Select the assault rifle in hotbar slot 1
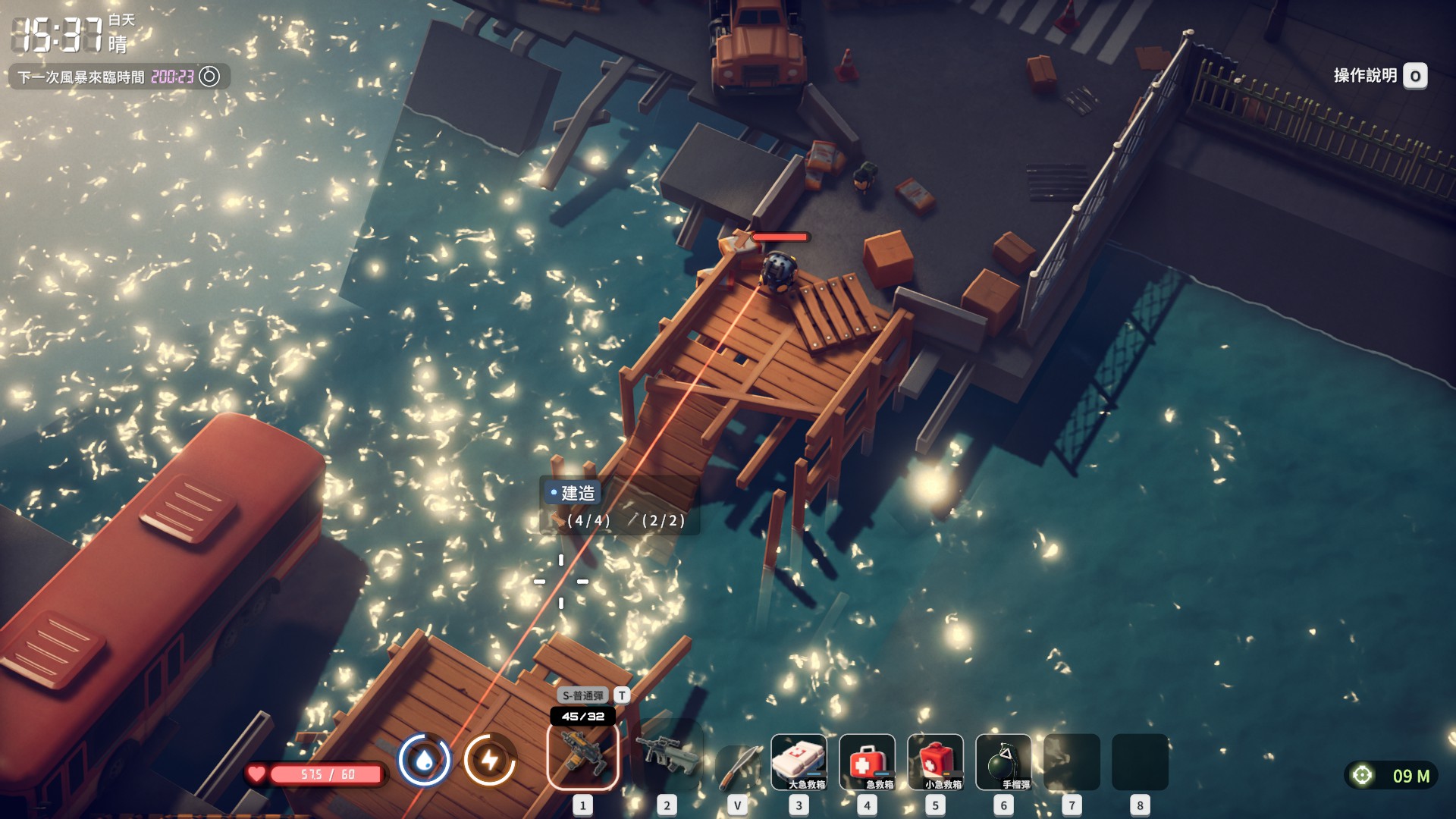Viewport: 1456px width, 819px height. pyautogui.click(x=582, y=756)
